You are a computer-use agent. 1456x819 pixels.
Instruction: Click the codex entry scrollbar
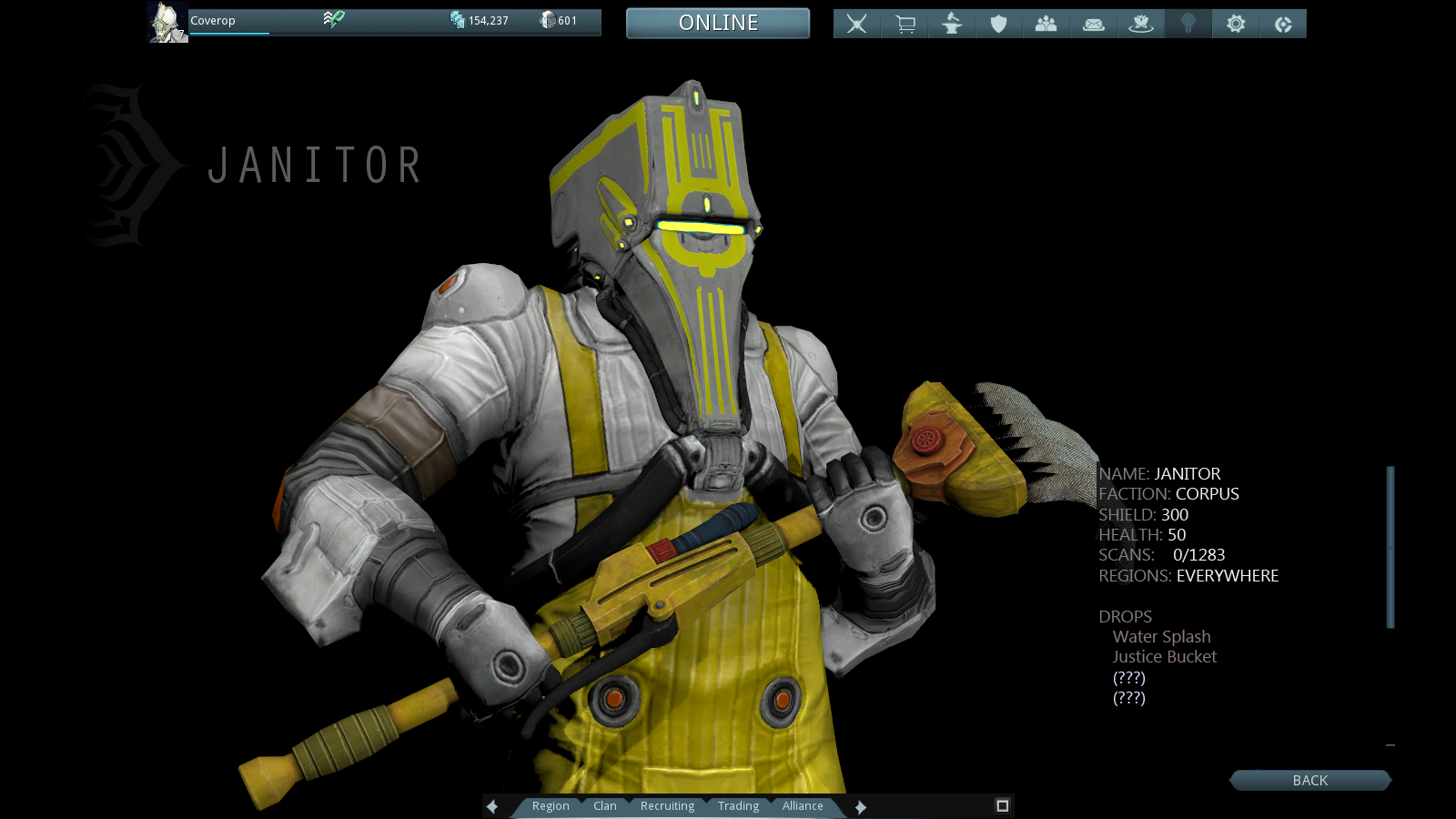pos(1390,547)
